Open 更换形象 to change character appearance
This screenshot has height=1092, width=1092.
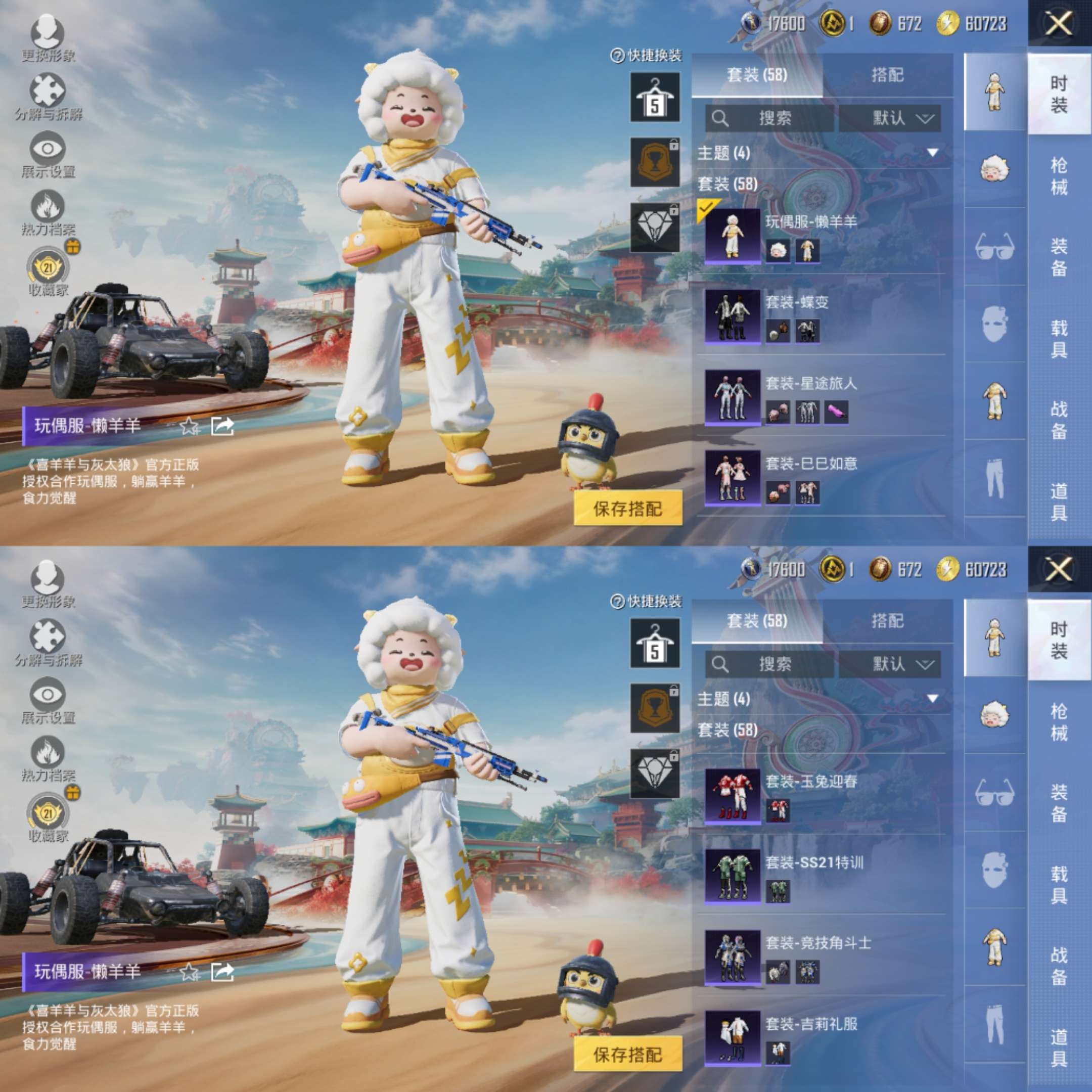pyautogui.click(x=47, y=31)
